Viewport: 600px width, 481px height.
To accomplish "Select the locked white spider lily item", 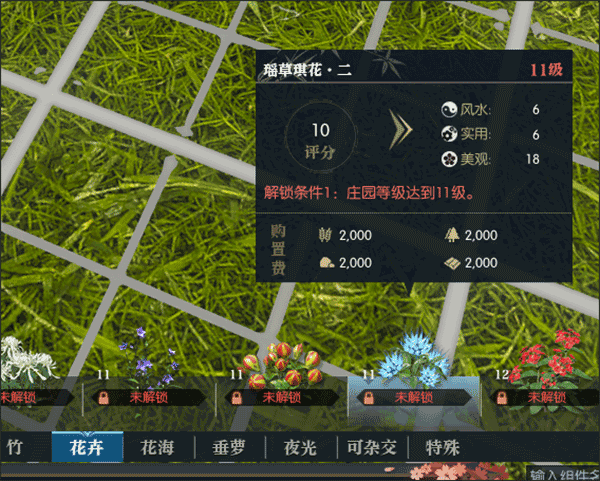I will click(x=25, y=375).
